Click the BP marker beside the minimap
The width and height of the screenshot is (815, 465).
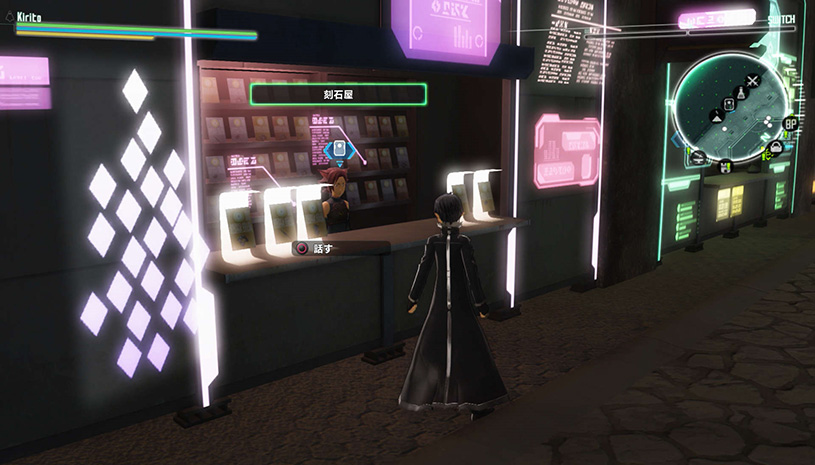tap(790, 123)
